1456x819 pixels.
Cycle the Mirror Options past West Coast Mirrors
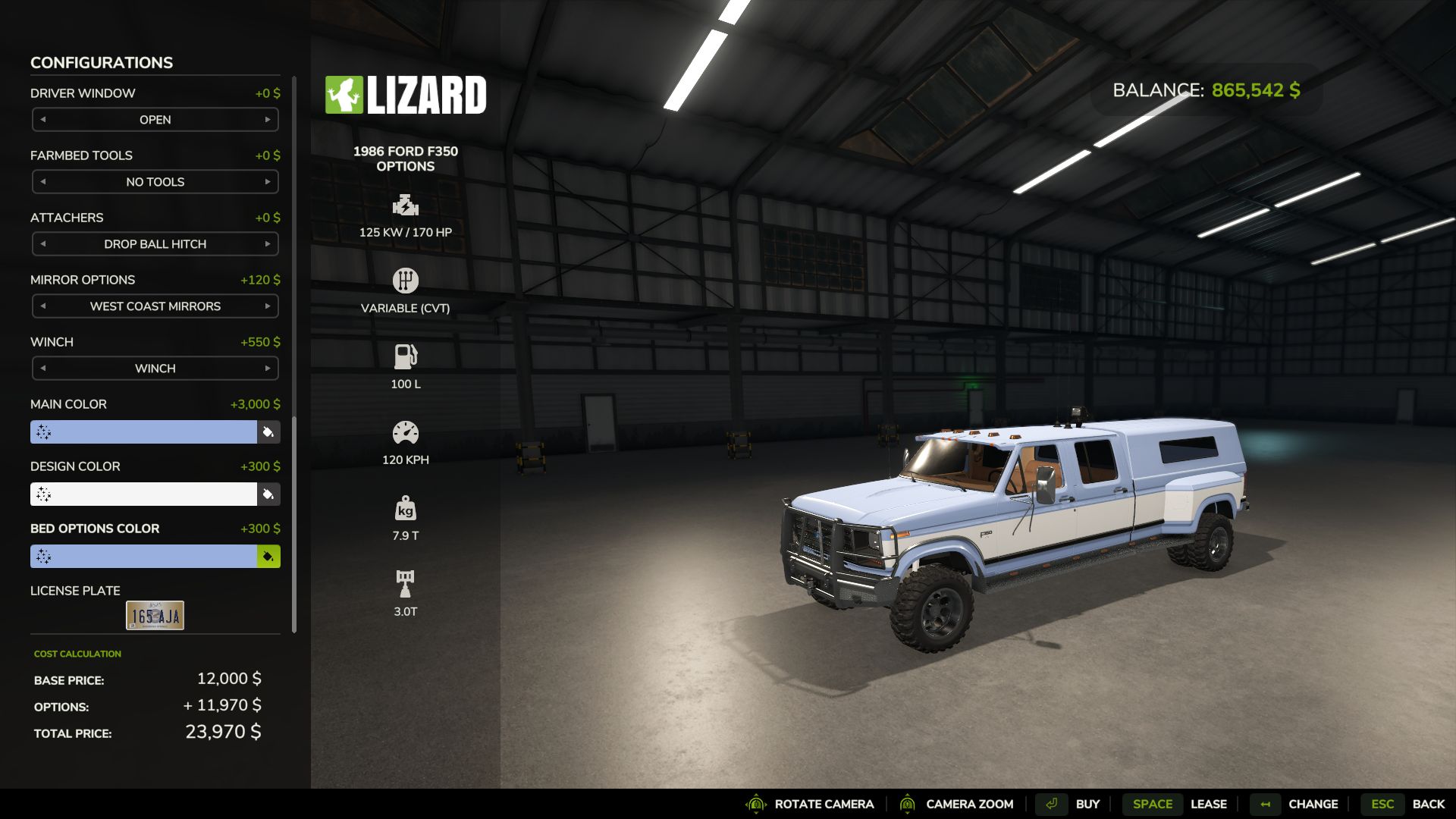(x=268, y=306)
